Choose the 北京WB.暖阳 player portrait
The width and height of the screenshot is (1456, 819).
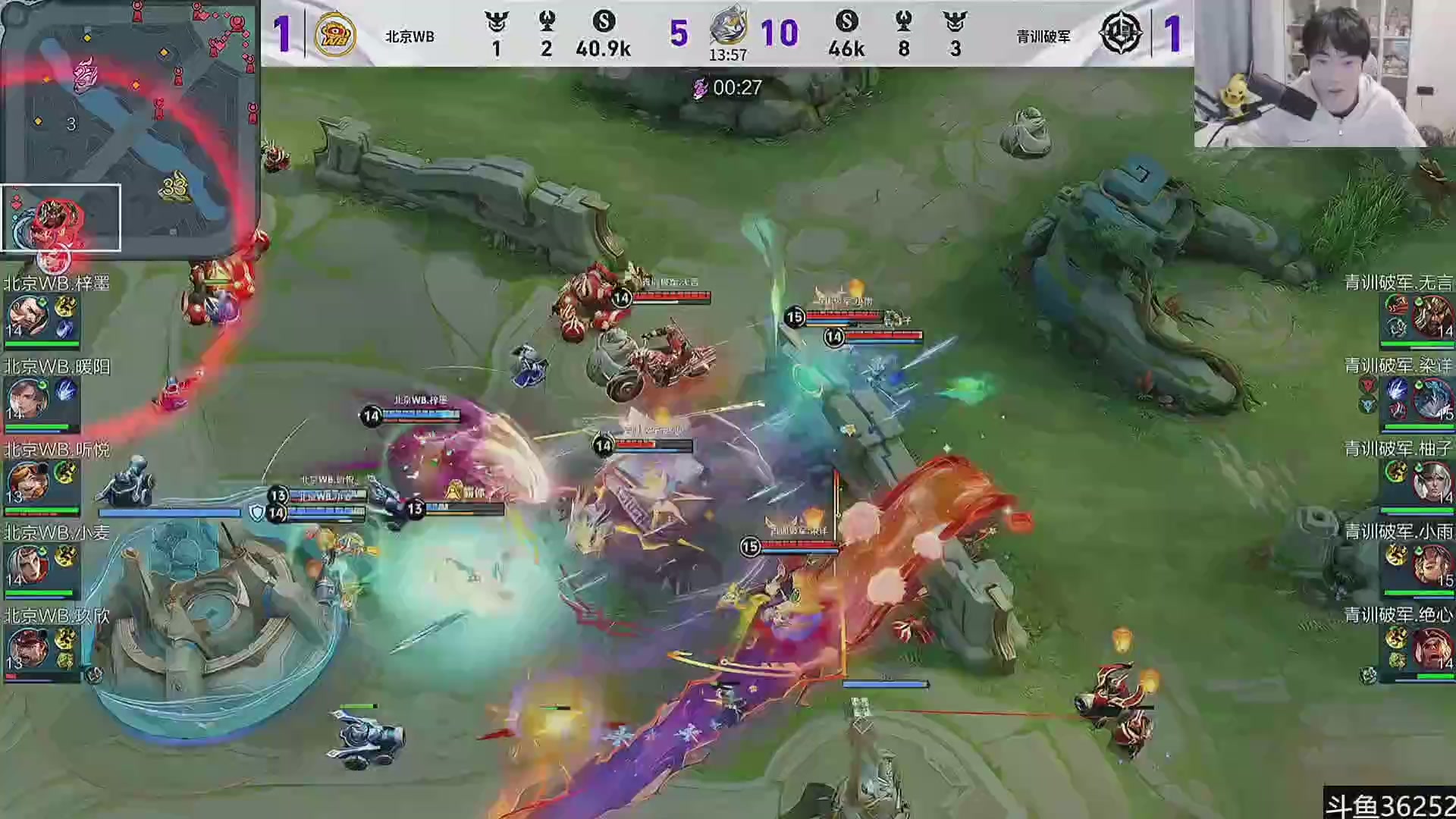click(29, 400)
